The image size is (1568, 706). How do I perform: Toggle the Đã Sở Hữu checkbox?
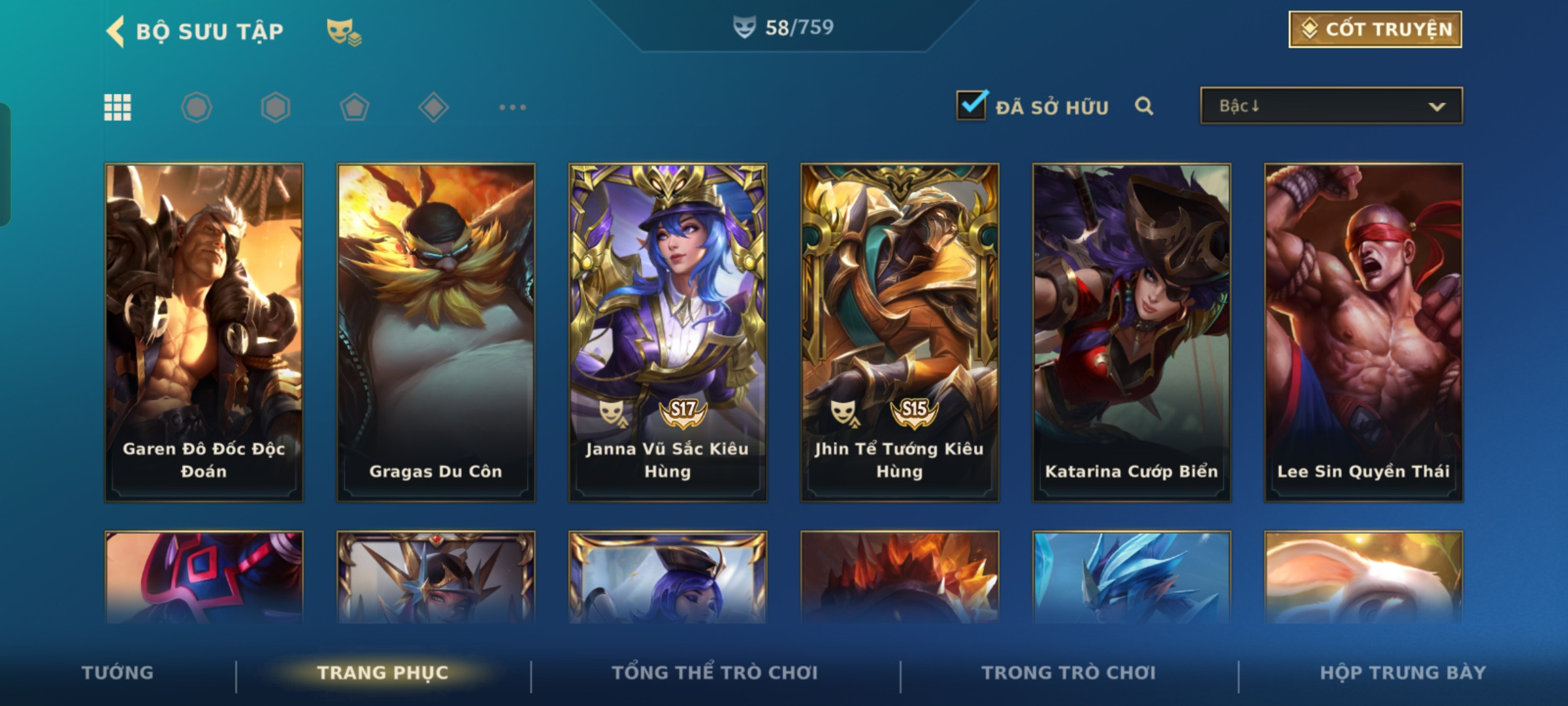pyautogui.click(x=971, y=105)
